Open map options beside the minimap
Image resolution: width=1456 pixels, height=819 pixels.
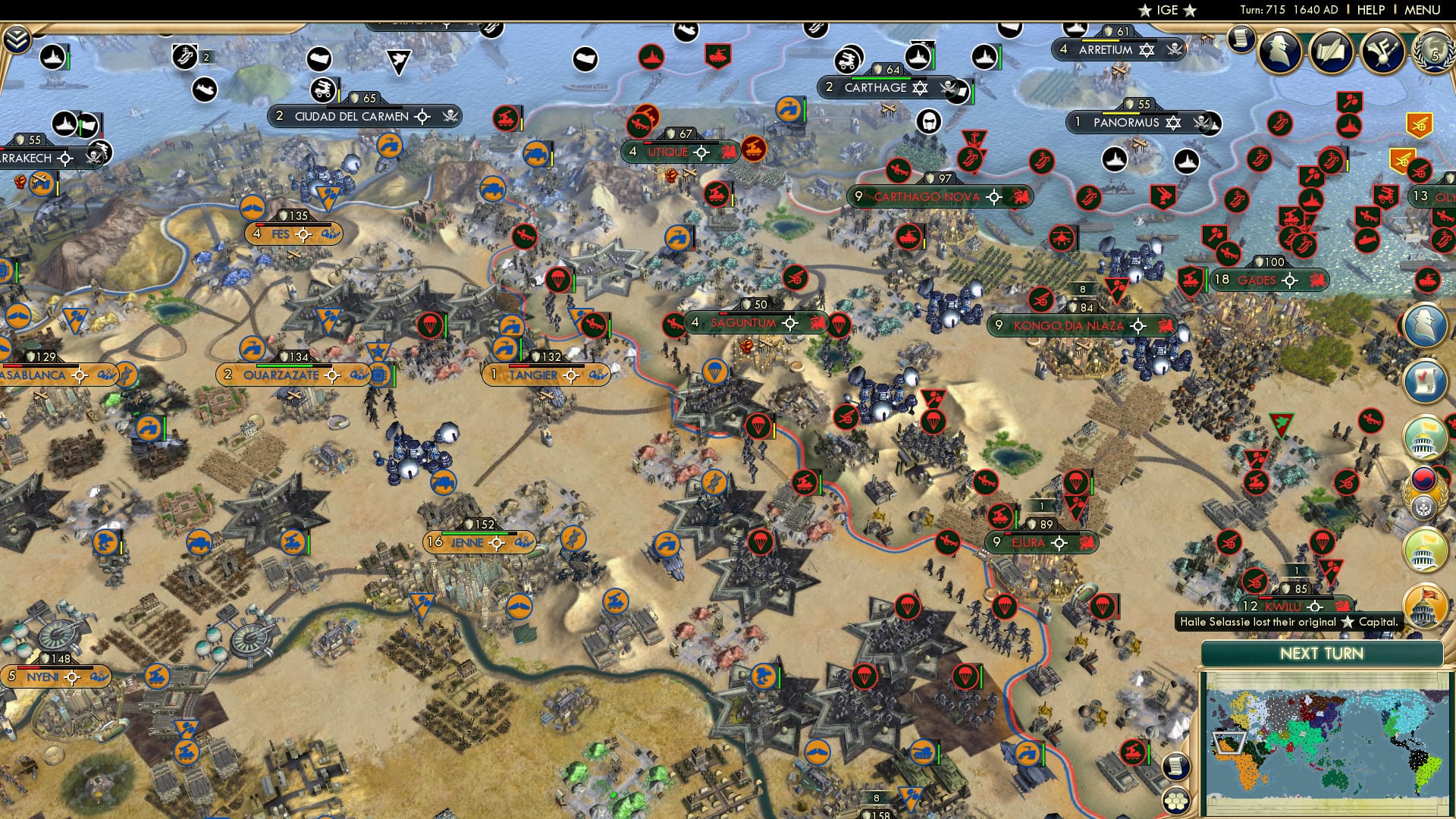click(x=1176, y=766)
